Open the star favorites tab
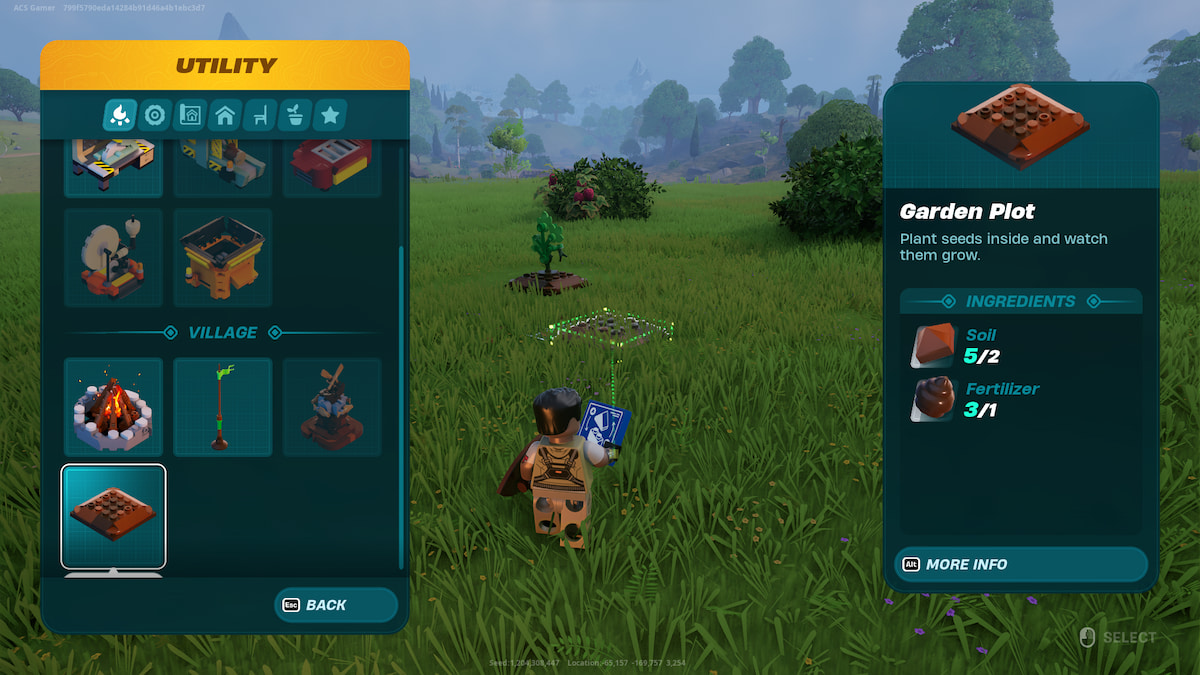 (x=330, y=116)
